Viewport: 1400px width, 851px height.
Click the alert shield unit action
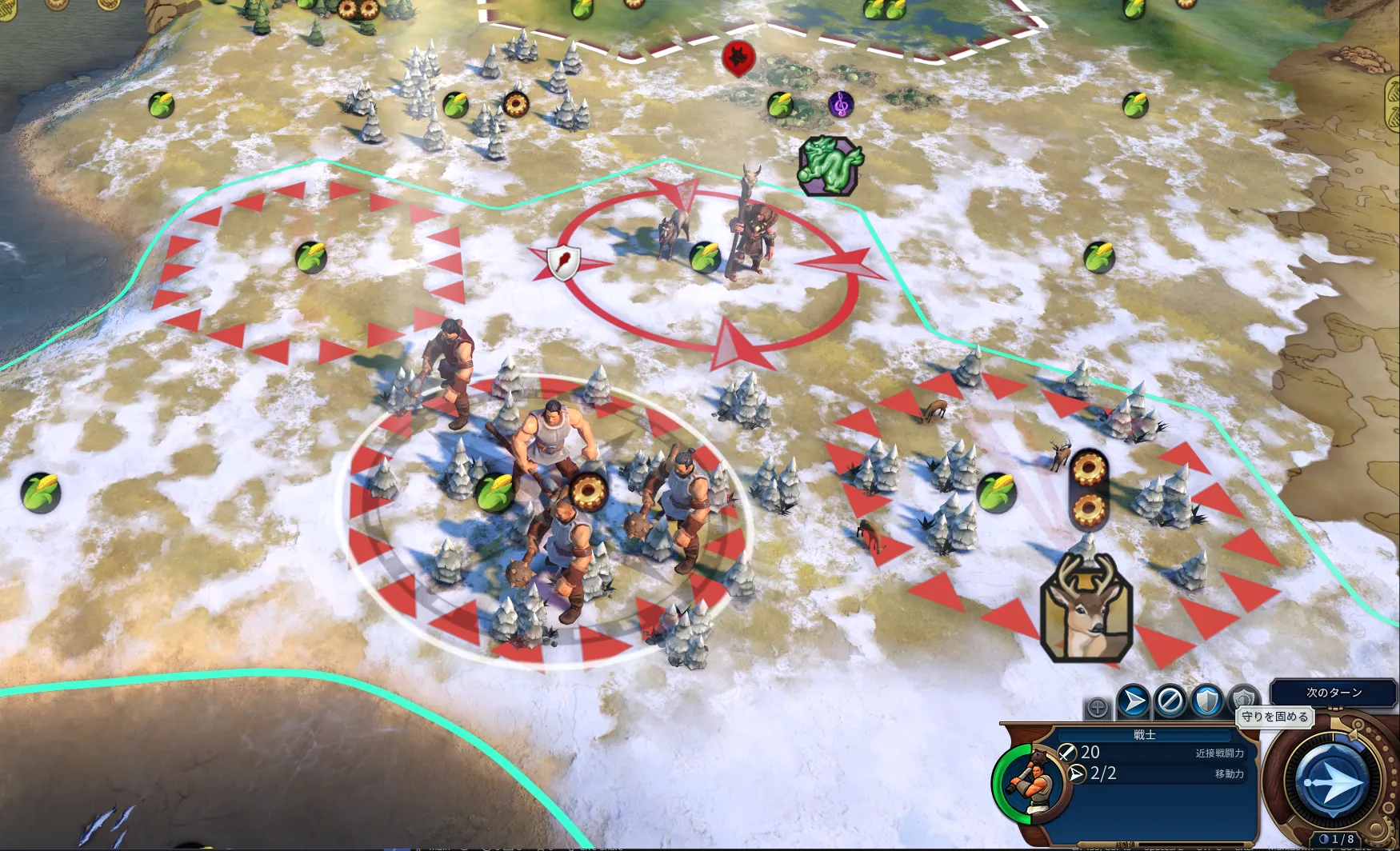tap(1242, 699)
